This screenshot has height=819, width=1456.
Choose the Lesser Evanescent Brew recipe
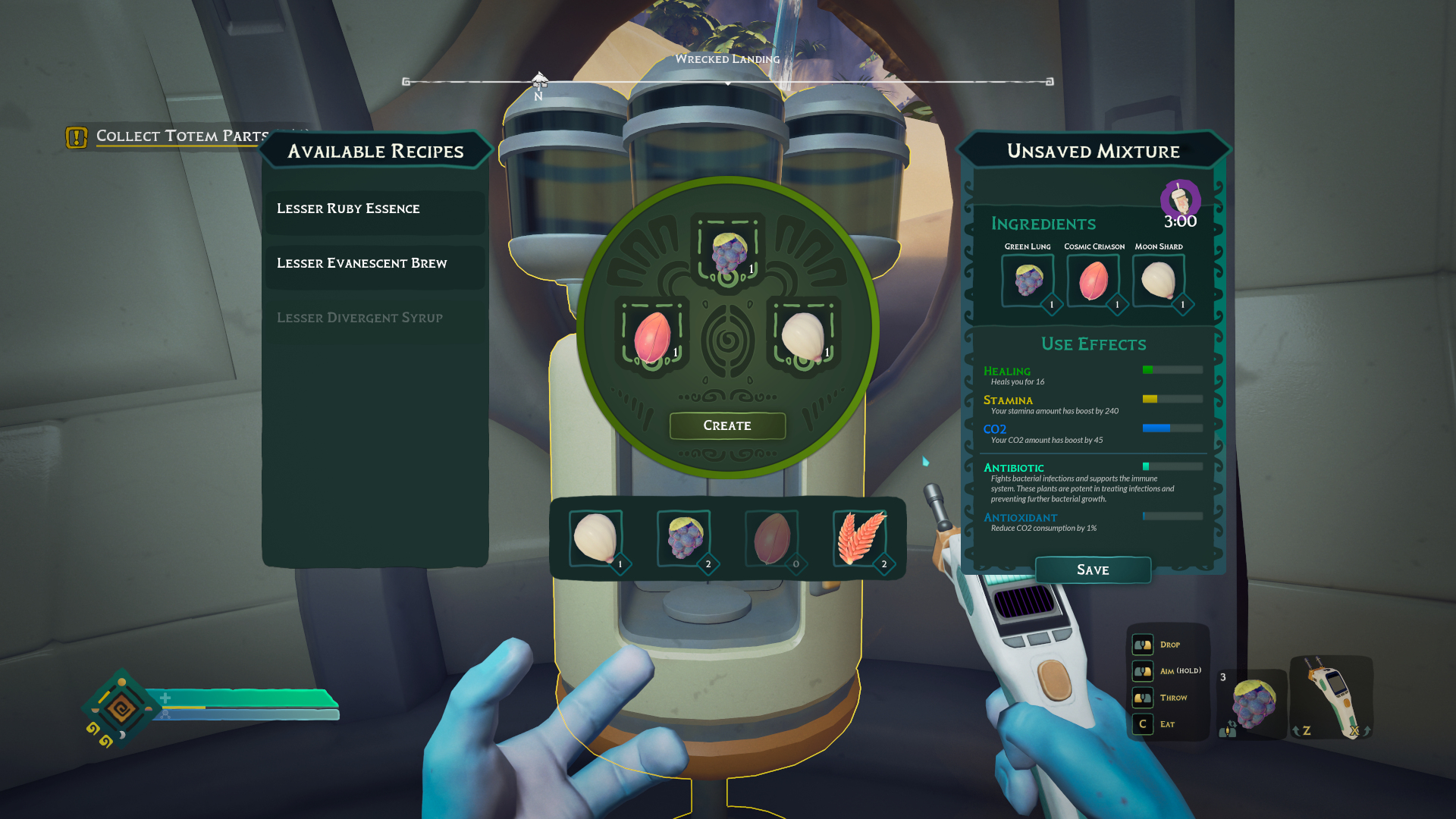click(x=375, y=263)
